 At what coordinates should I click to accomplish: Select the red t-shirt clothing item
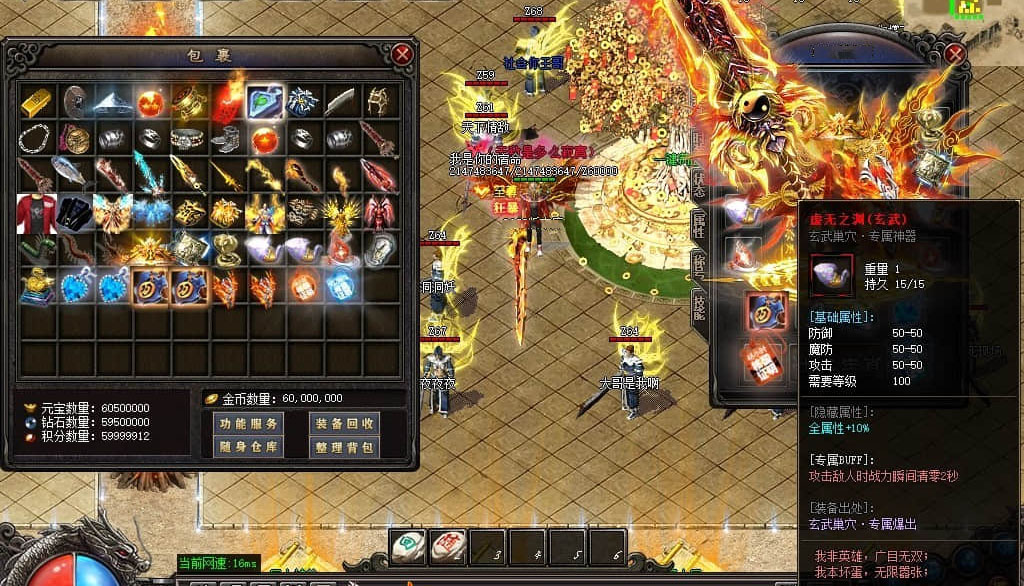[37, 212]
